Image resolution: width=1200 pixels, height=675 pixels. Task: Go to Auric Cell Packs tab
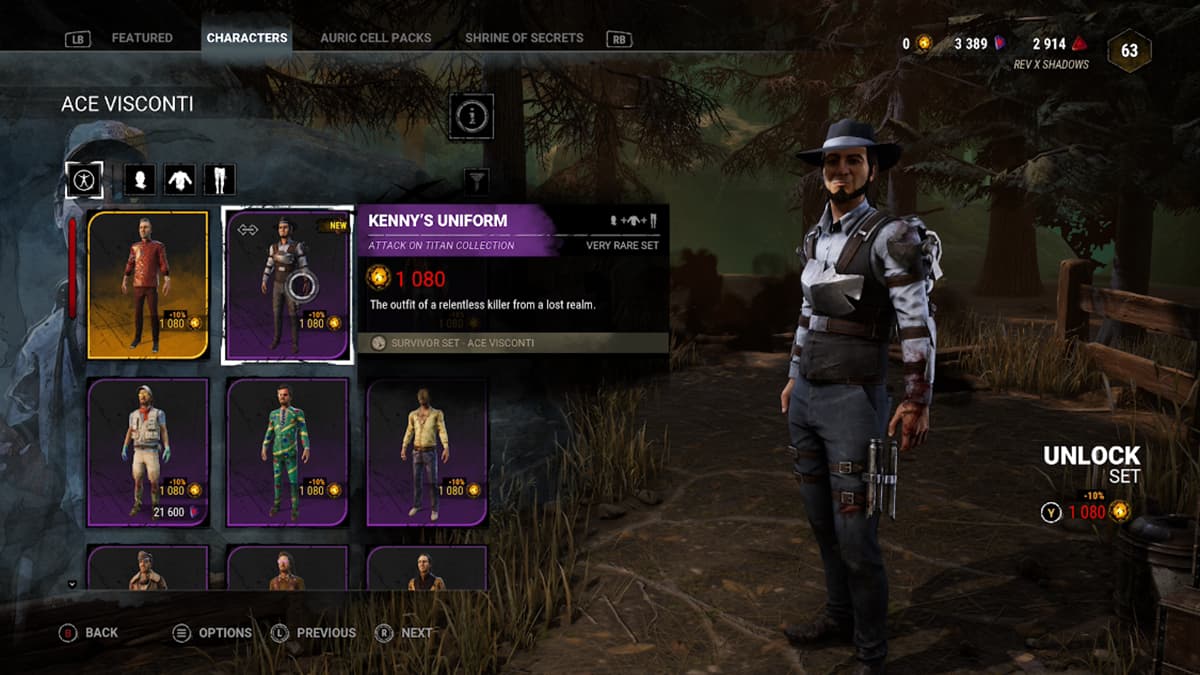(x=376, y=38)
